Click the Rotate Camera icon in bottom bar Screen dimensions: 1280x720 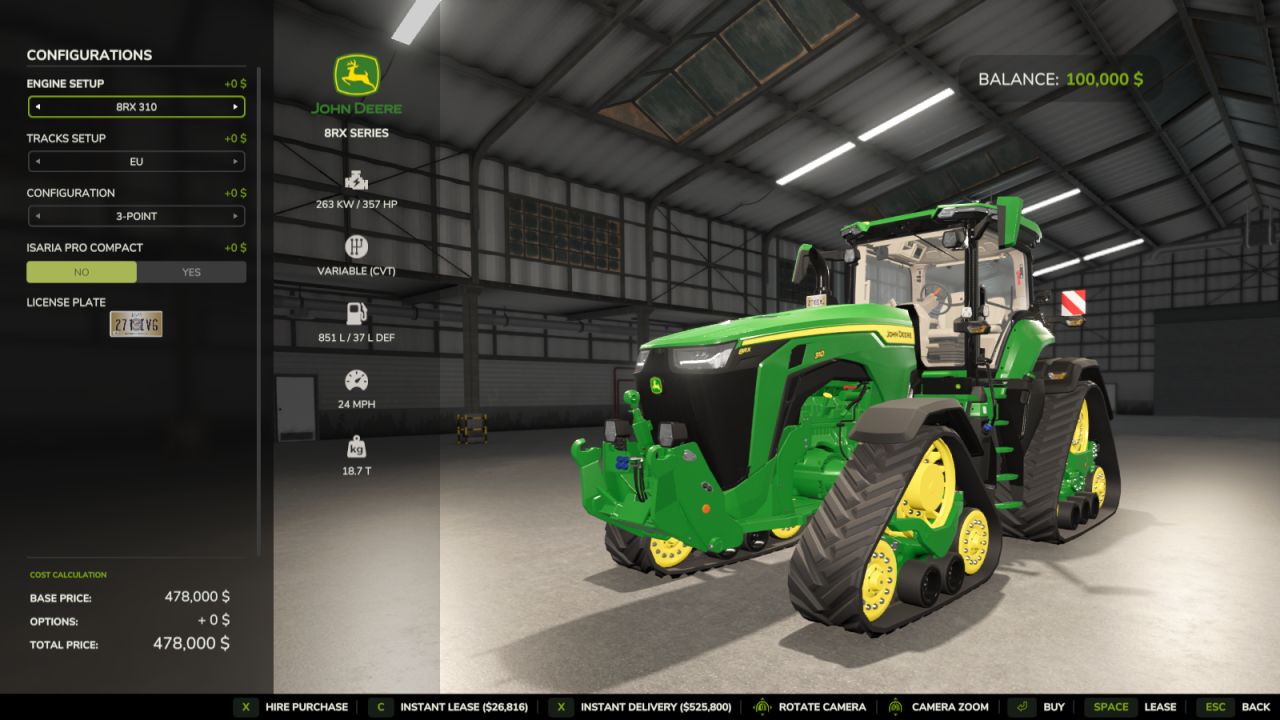point(763,706)
